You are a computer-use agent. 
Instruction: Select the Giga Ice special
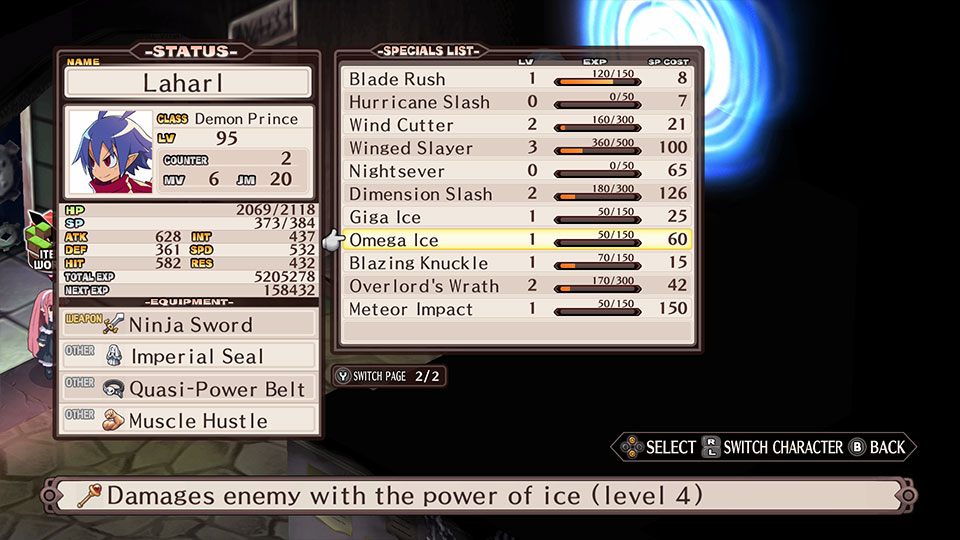[x=517, y=217]
